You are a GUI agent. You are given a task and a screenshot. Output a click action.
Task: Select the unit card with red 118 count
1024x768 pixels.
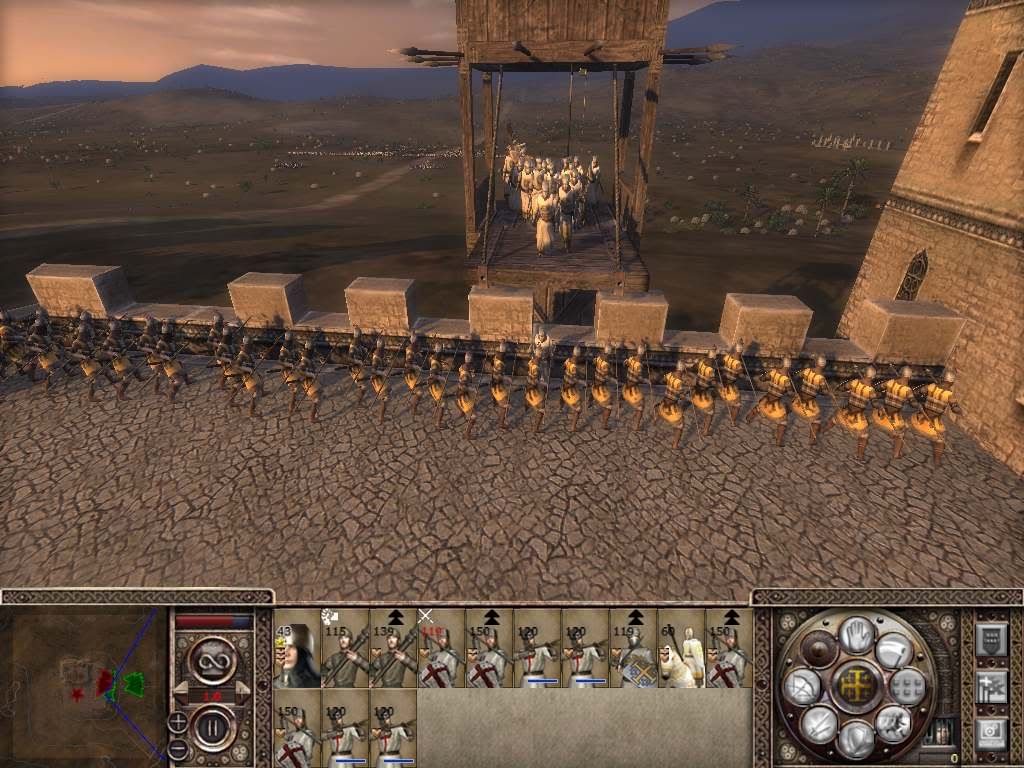(x=441, y=648)
